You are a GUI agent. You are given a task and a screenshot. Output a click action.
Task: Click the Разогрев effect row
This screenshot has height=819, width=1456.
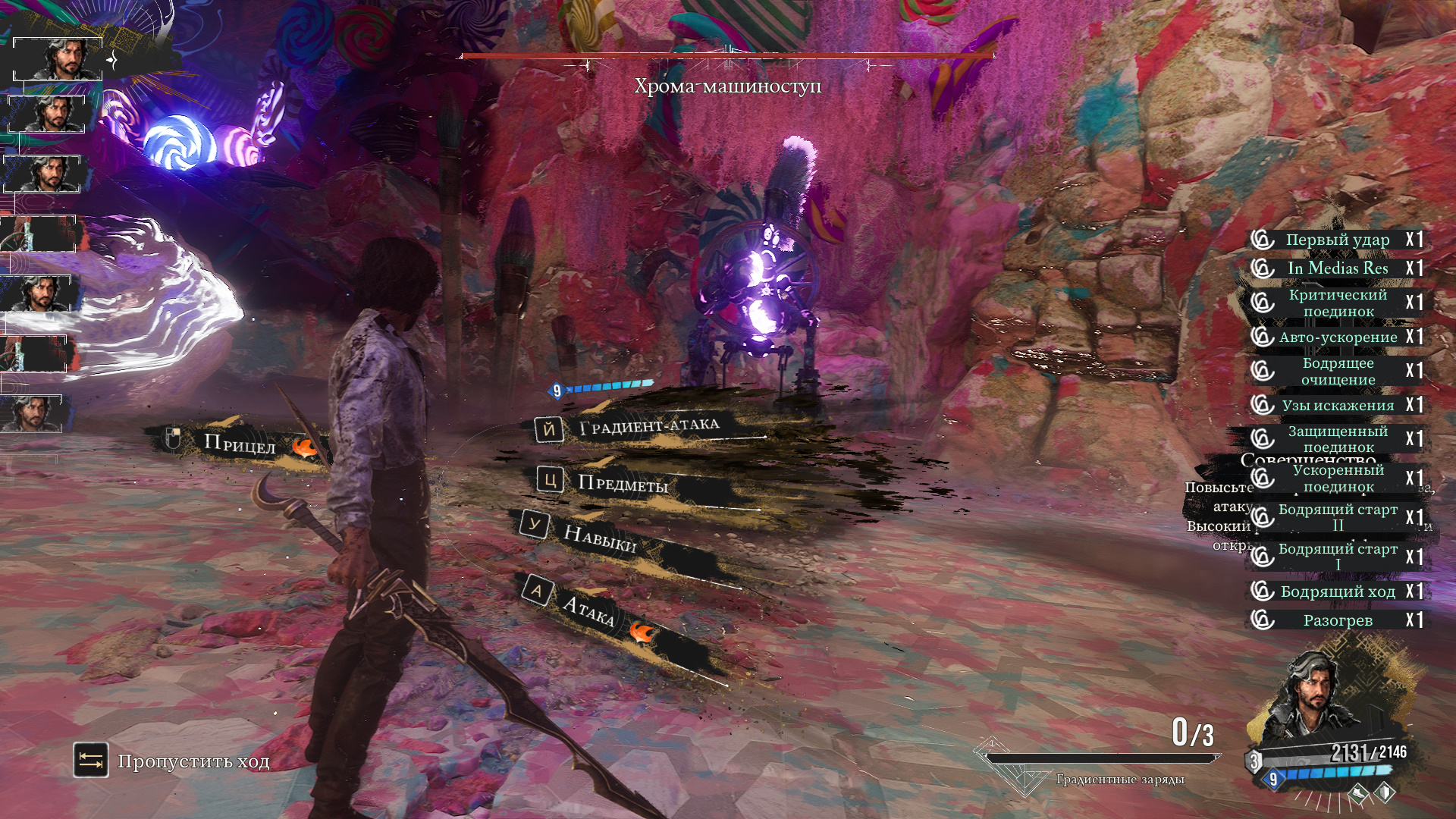pyautogui.click(x=1337, y=620)
